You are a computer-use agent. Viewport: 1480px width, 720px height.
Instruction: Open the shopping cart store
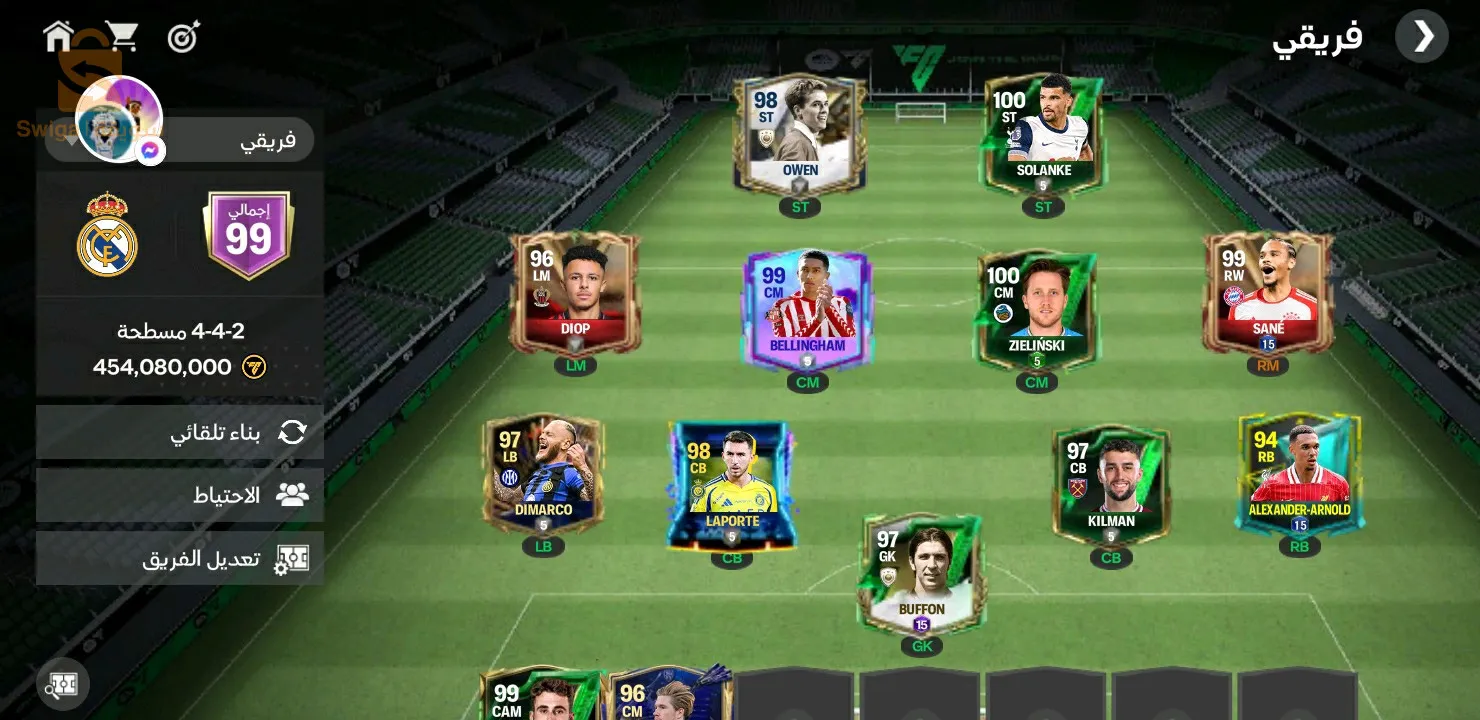coord(121,37)
